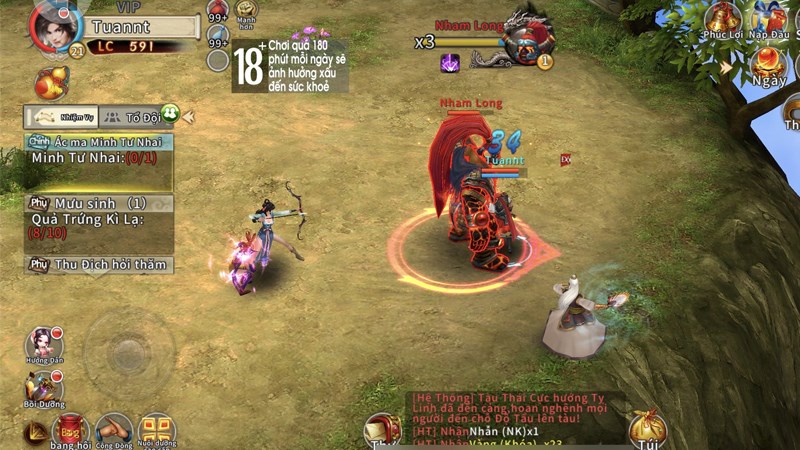The image size is (800, 450).
Task: Open the Nuôi dưỡng menu
Action: (x=157, y=430)
